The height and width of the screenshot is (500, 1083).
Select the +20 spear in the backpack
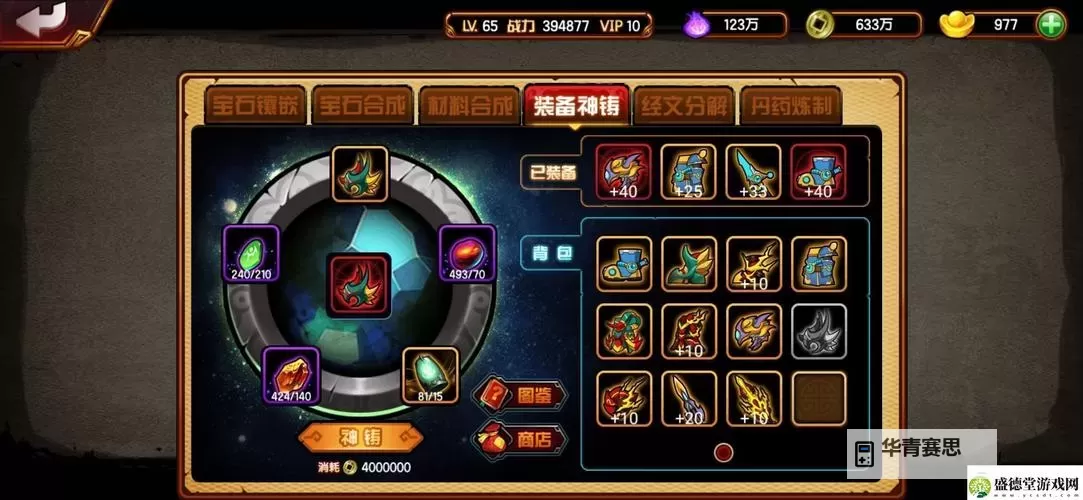[688, 398]
